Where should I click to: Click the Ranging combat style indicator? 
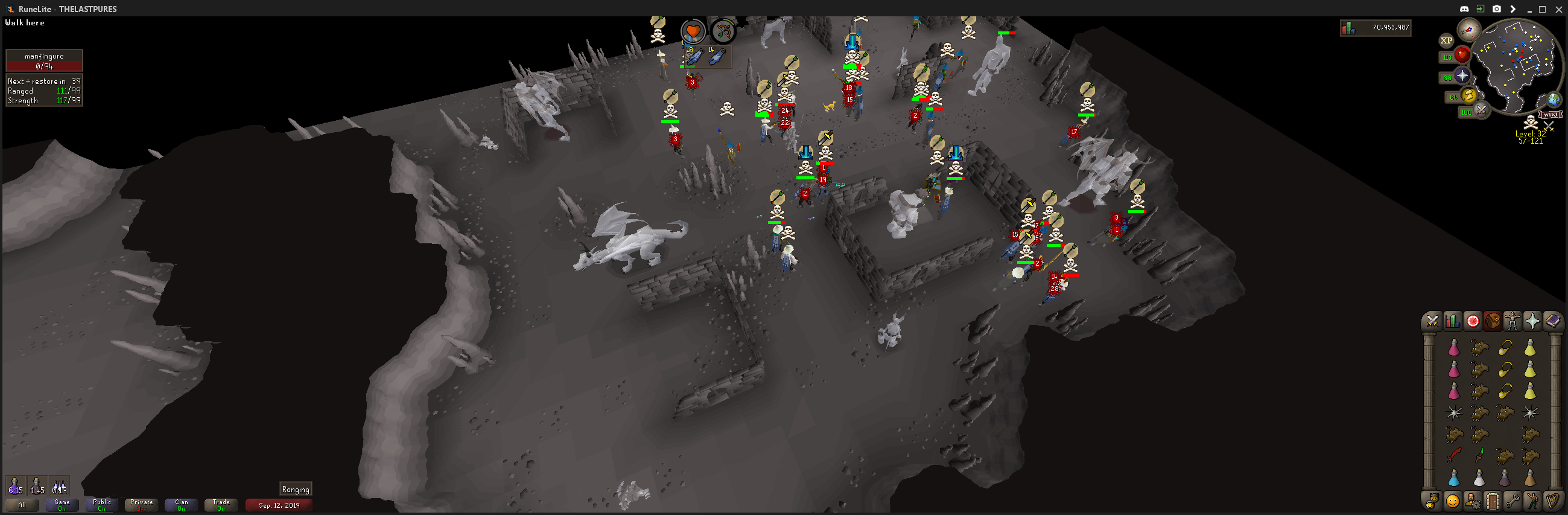pos(296,489)
